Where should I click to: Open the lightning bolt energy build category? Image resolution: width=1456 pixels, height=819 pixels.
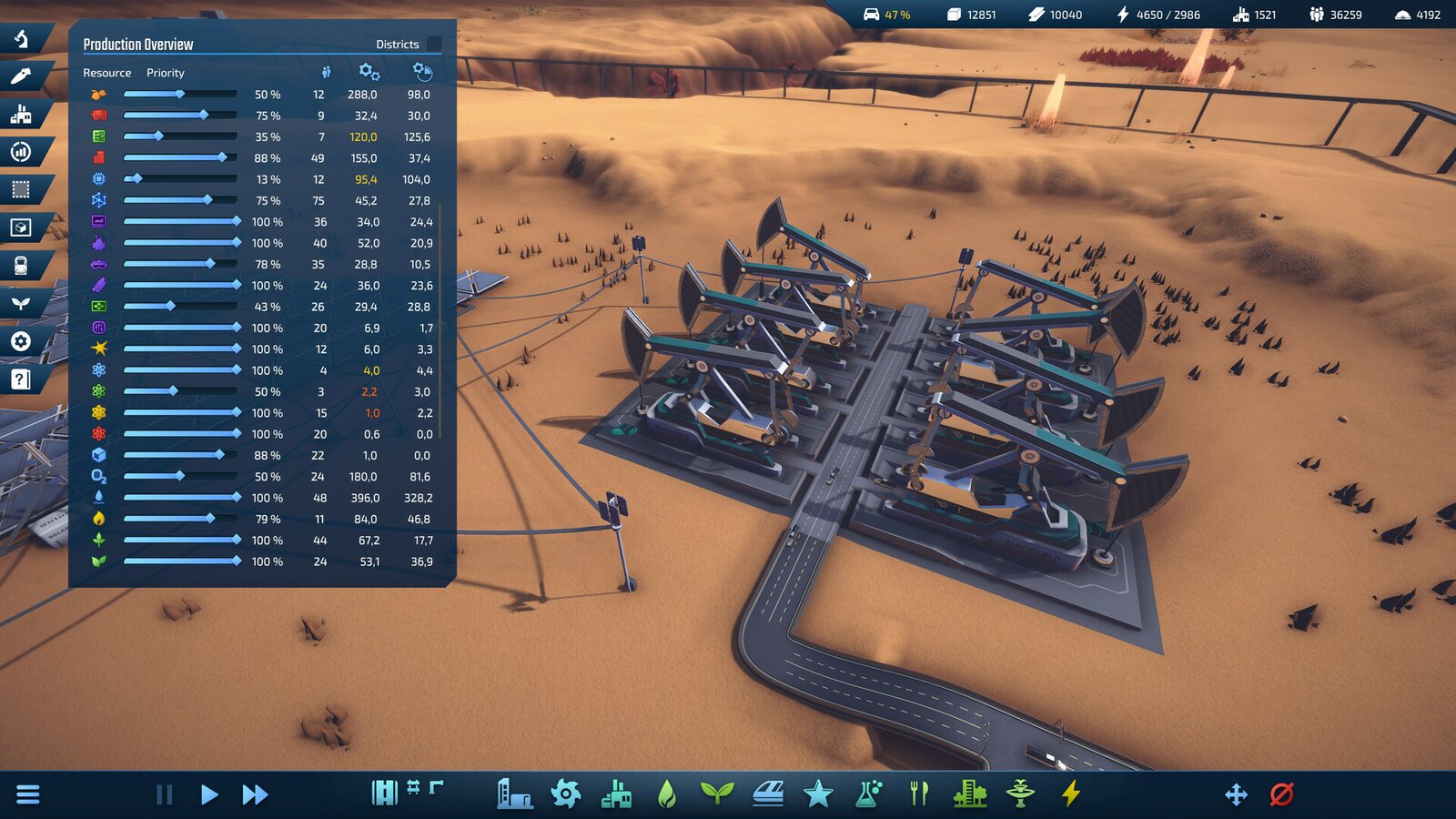point(1071,794)
